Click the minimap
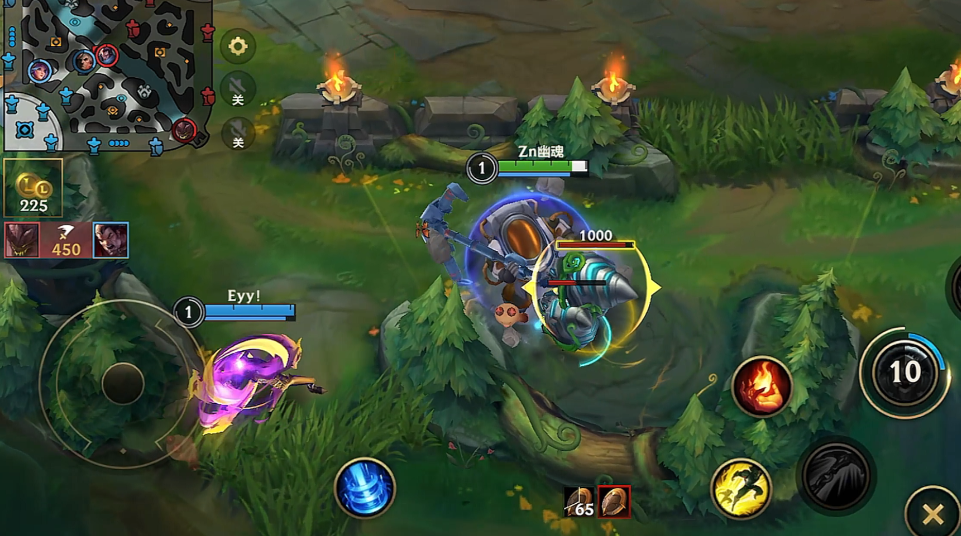The width and height of the screenshot is (961, 536). [104, 76]
